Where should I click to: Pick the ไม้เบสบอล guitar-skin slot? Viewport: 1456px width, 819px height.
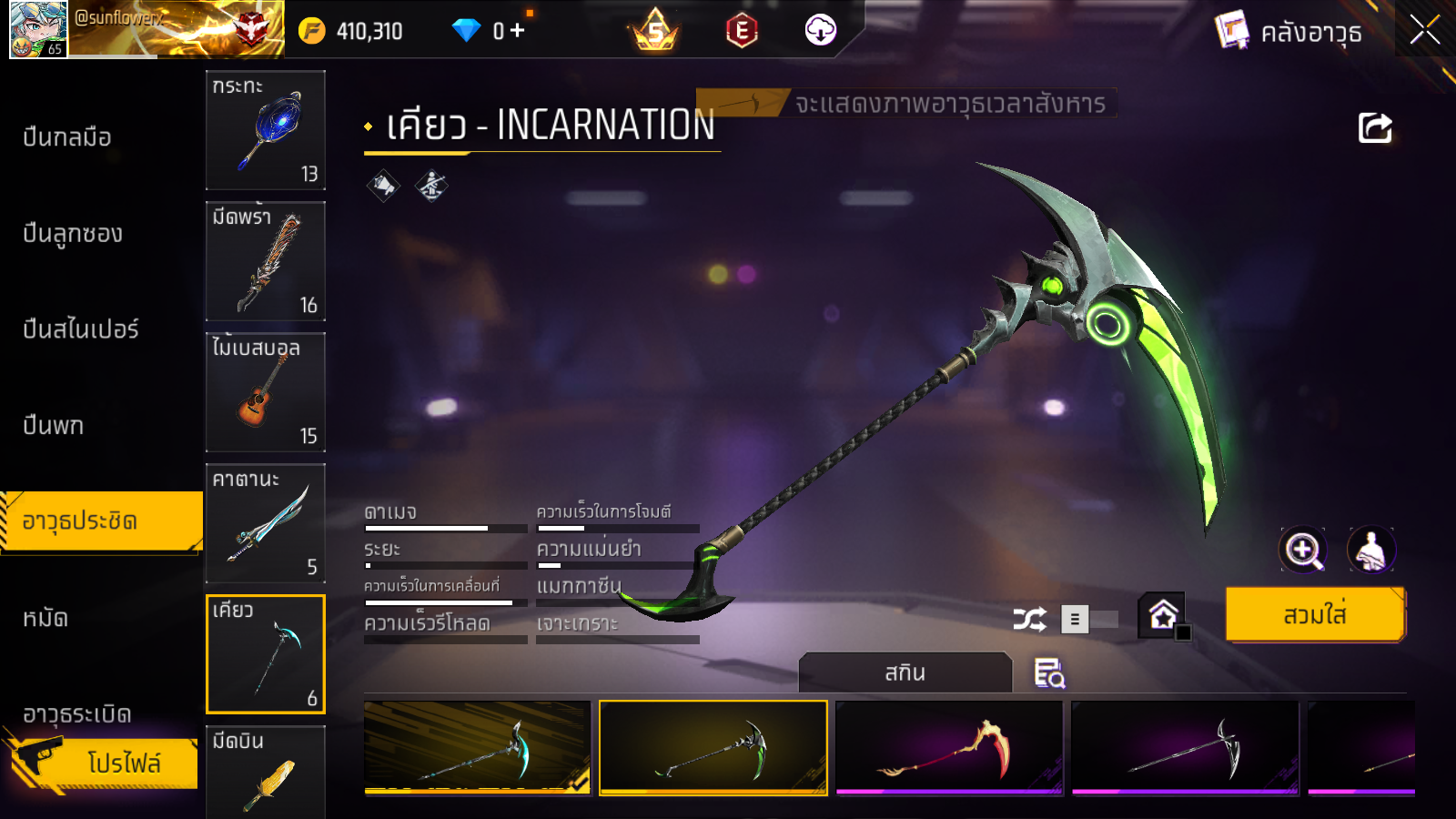click(x=266, y=392)
